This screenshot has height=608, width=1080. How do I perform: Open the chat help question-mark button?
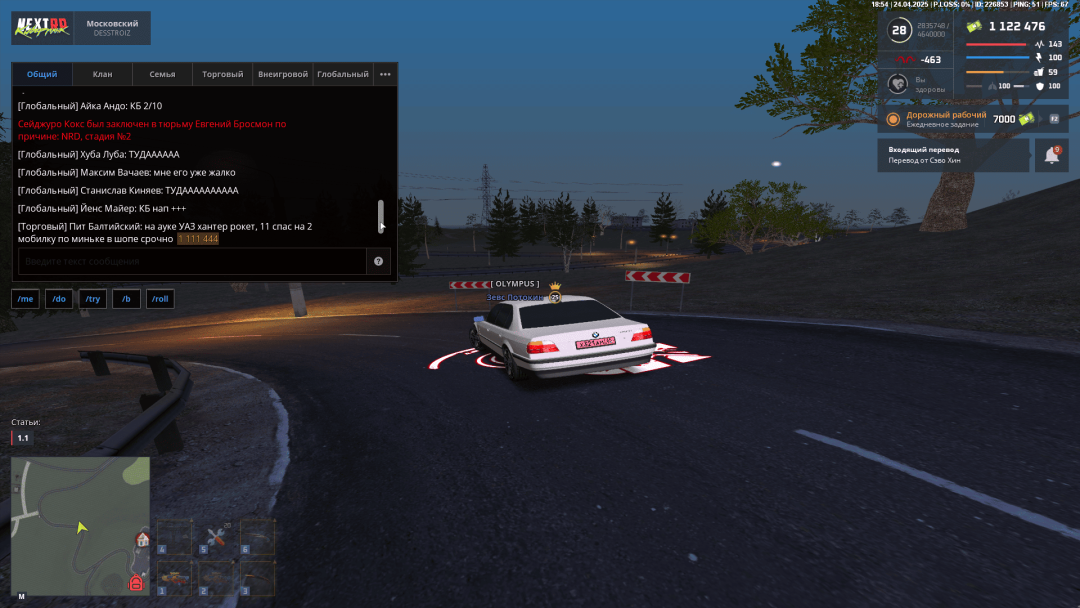click(x=379, y=261)
